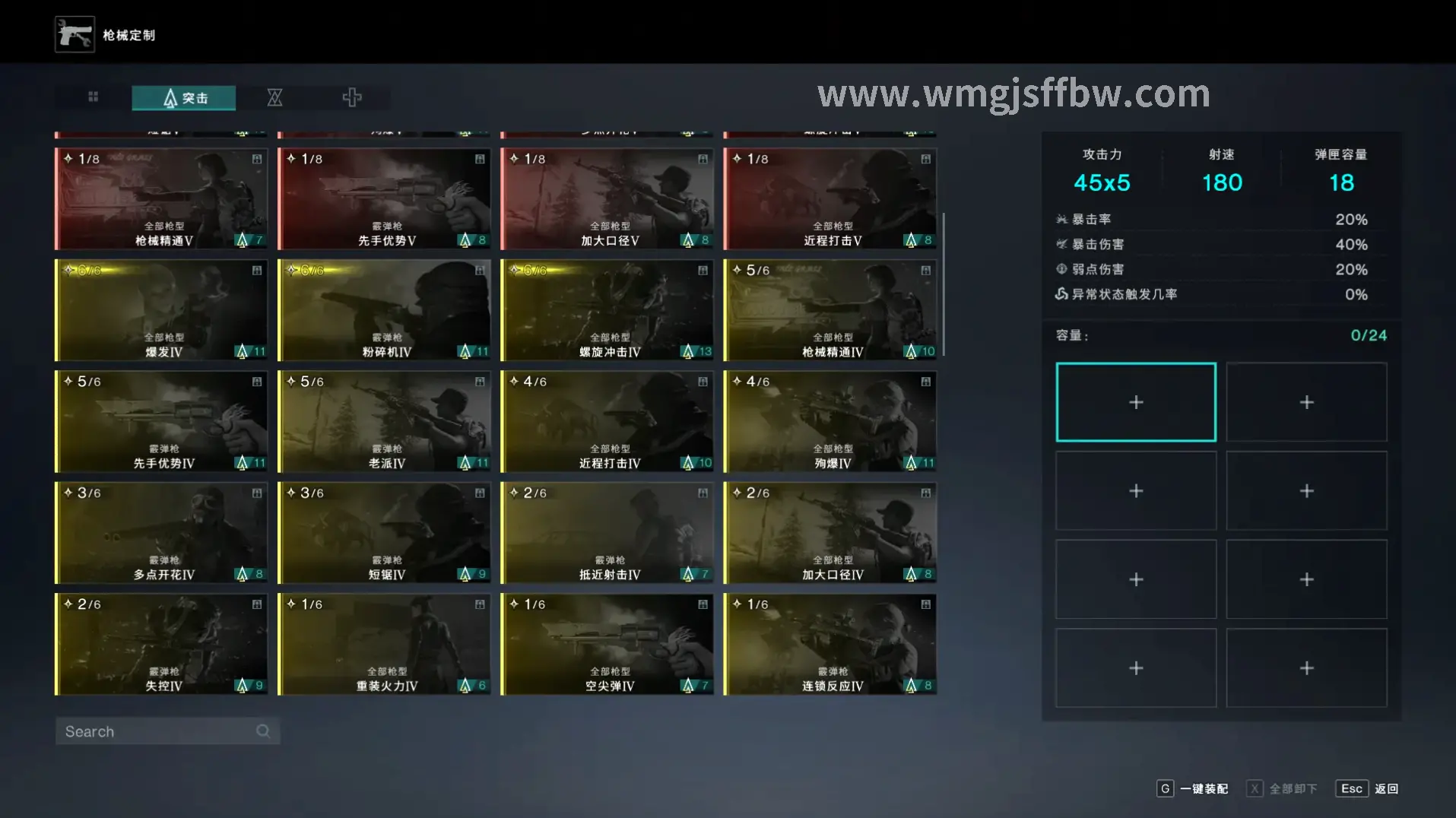Image resolution: width=1456 pixels, height=818 pixels.
Task: Choose the 重装火力IV mod card
Action: pos(384,645)
